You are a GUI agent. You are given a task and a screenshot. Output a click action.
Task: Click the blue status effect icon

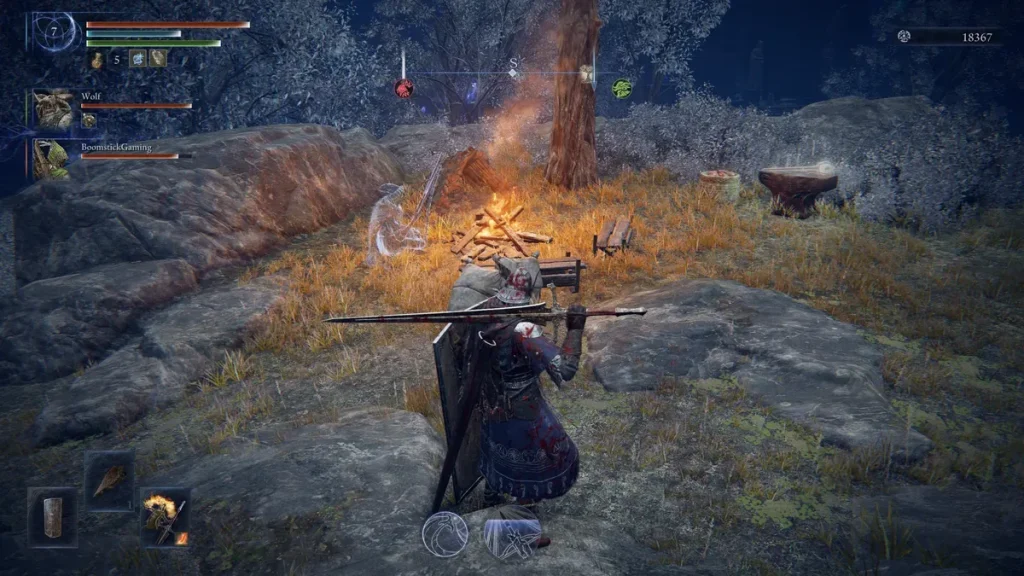pyautogui.click(x=138, y=59)
